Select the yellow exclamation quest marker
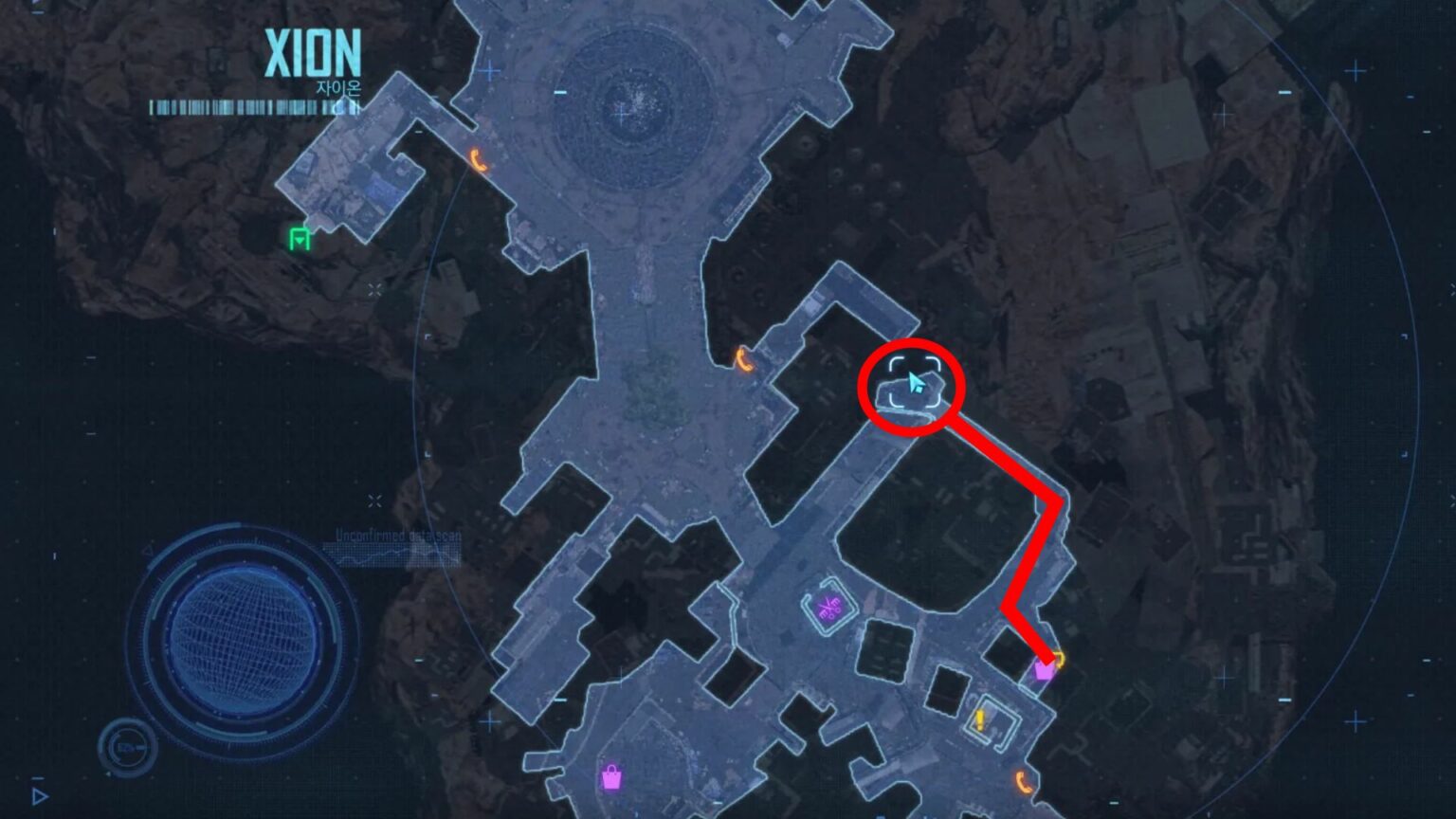1456x819 pixels. [x=982, y=719]
